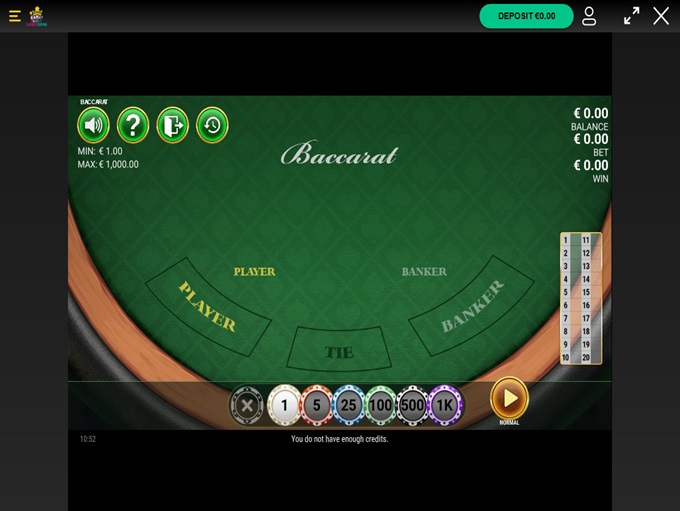Click the exit door icon
Image resolution: width=680 pixels, height=511 pixels.
pyautogui.click(x=172, y=125)
